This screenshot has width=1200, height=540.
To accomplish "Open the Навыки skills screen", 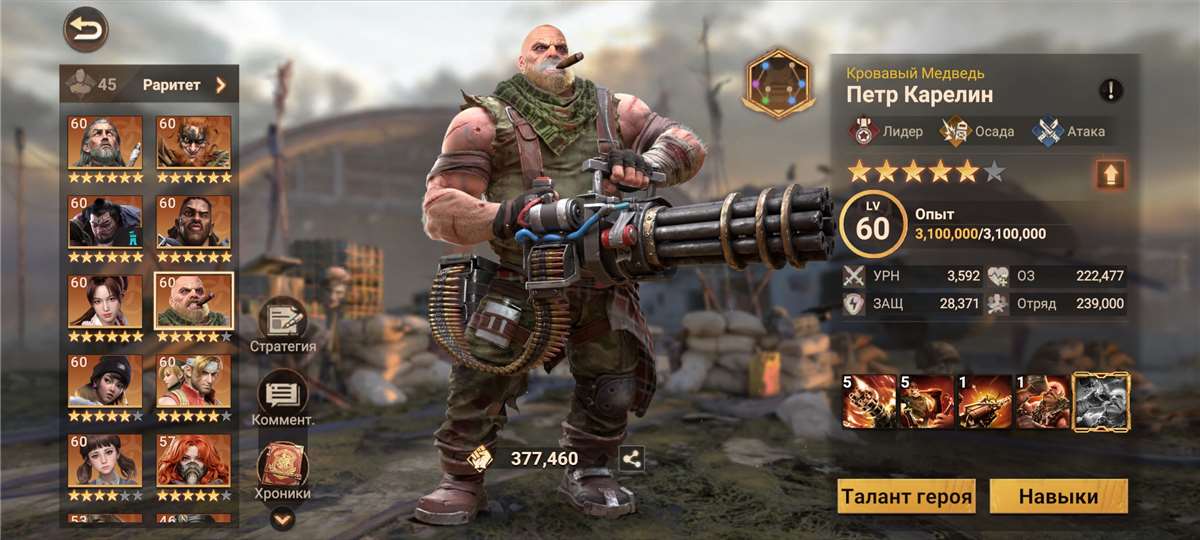I will (1058, 496).
